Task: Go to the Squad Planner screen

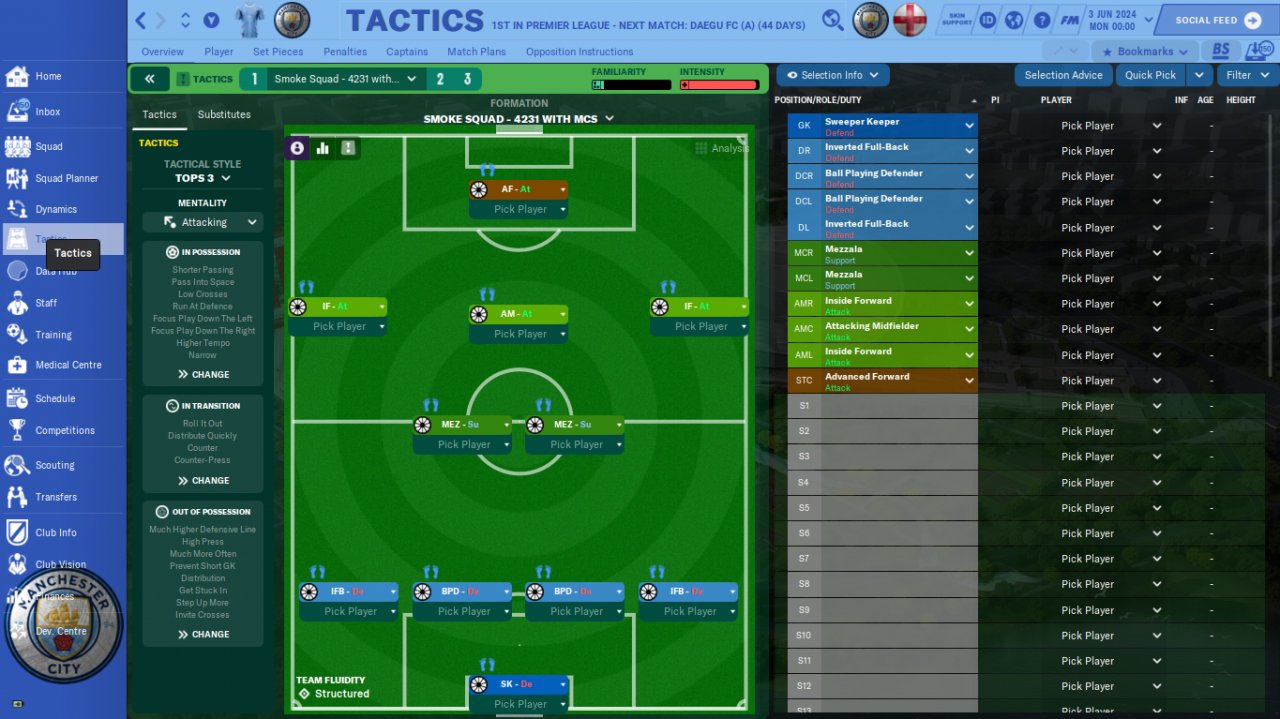Action: [66, 178]
